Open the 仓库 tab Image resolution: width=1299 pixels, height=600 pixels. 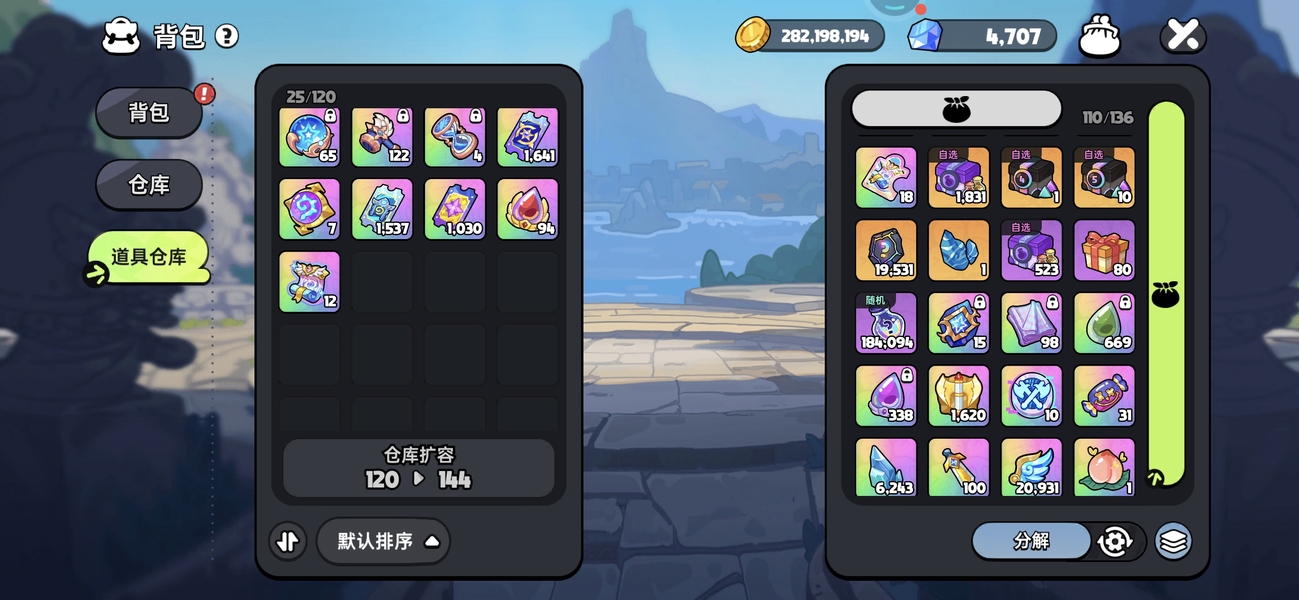pos(149,185)
